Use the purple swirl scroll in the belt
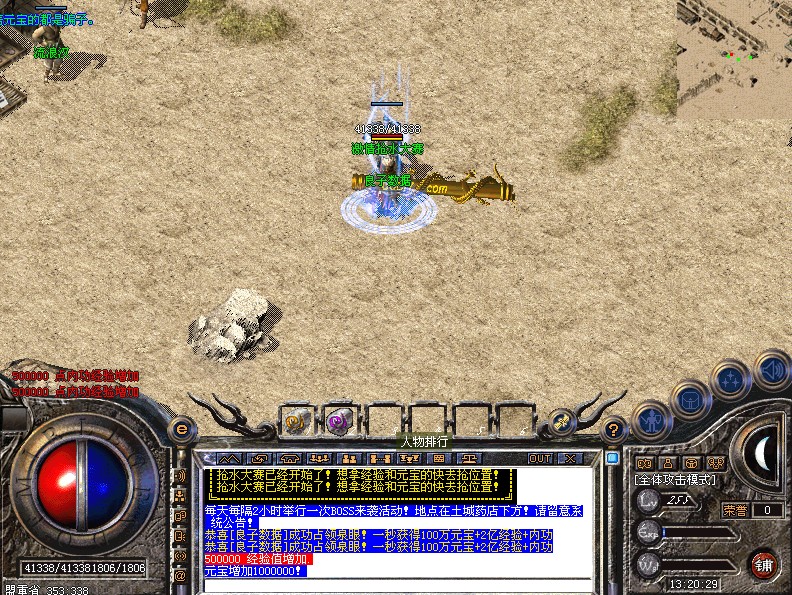This screenshot has width=792, height=595. click(x=340, y=418)
